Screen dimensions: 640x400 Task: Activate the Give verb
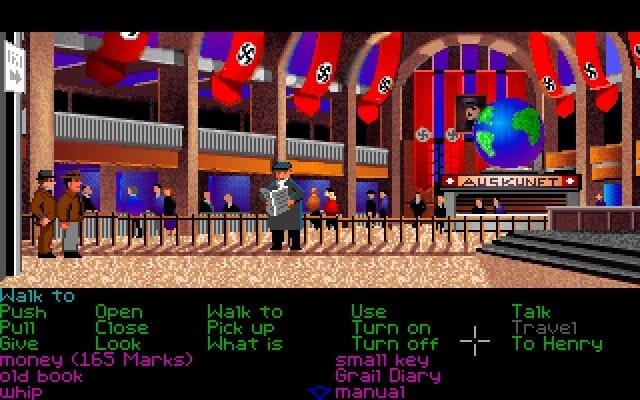coord(20,343)
